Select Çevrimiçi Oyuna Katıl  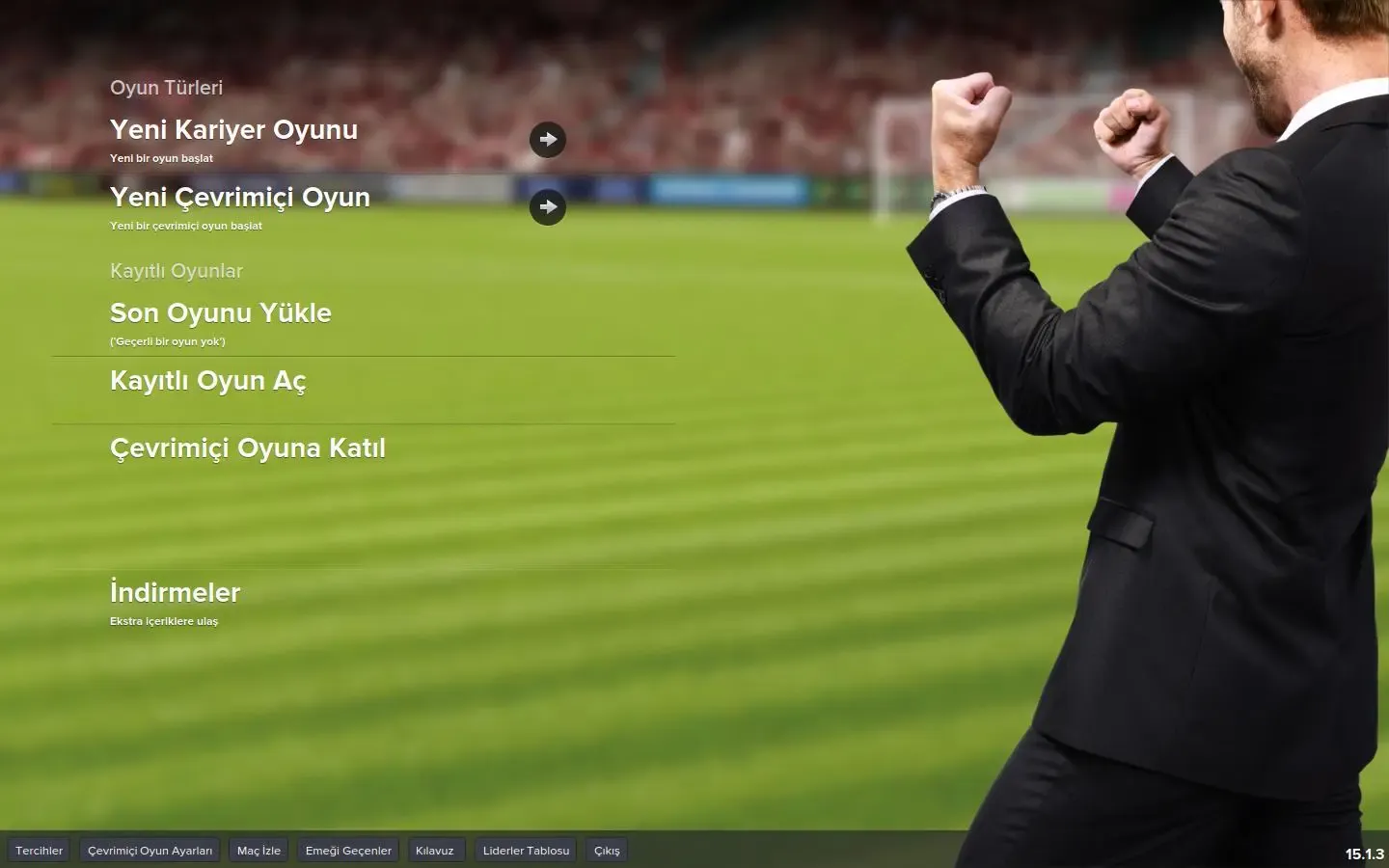tap(247, 448)
